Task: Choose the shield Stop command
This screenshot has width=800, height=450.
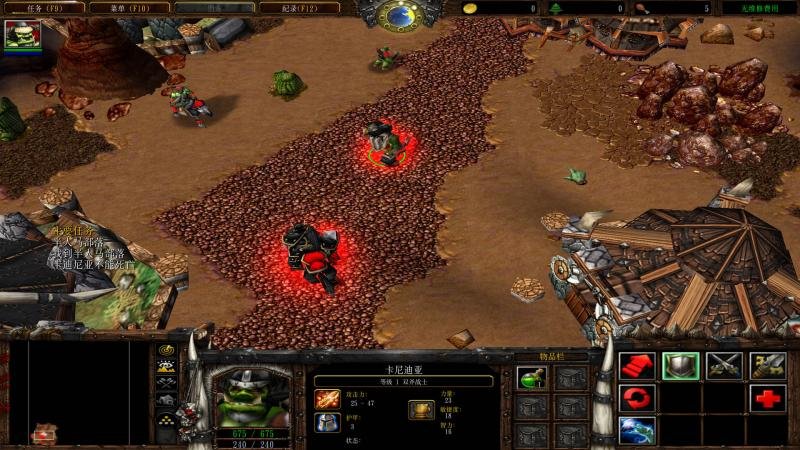Action: tap(679, 366)
